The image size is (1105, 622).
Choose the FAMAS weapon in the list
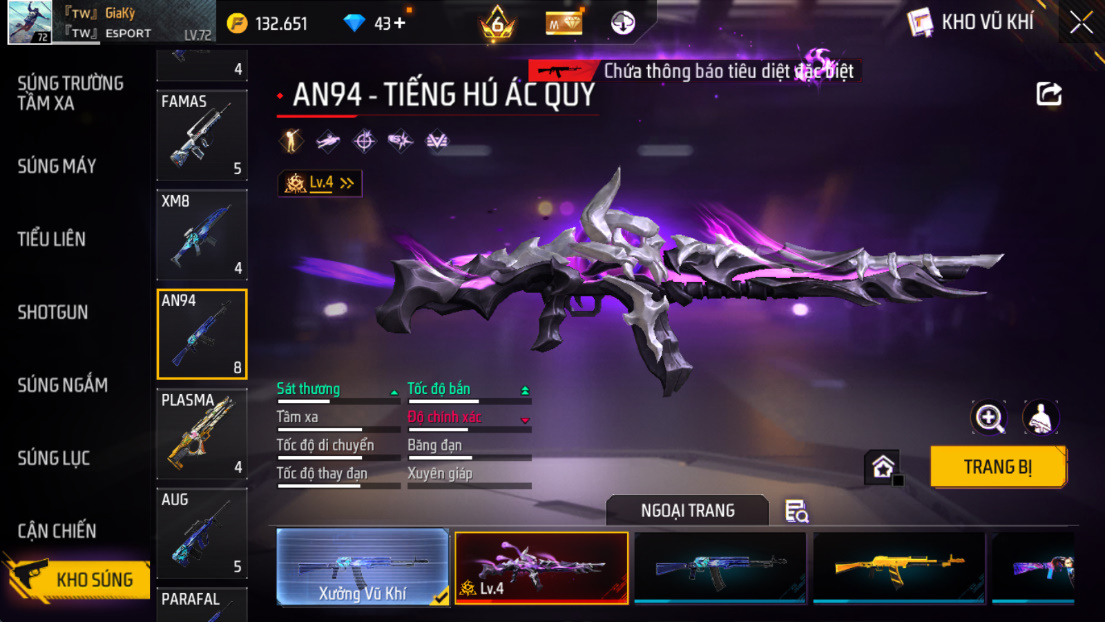coord(201,135)
